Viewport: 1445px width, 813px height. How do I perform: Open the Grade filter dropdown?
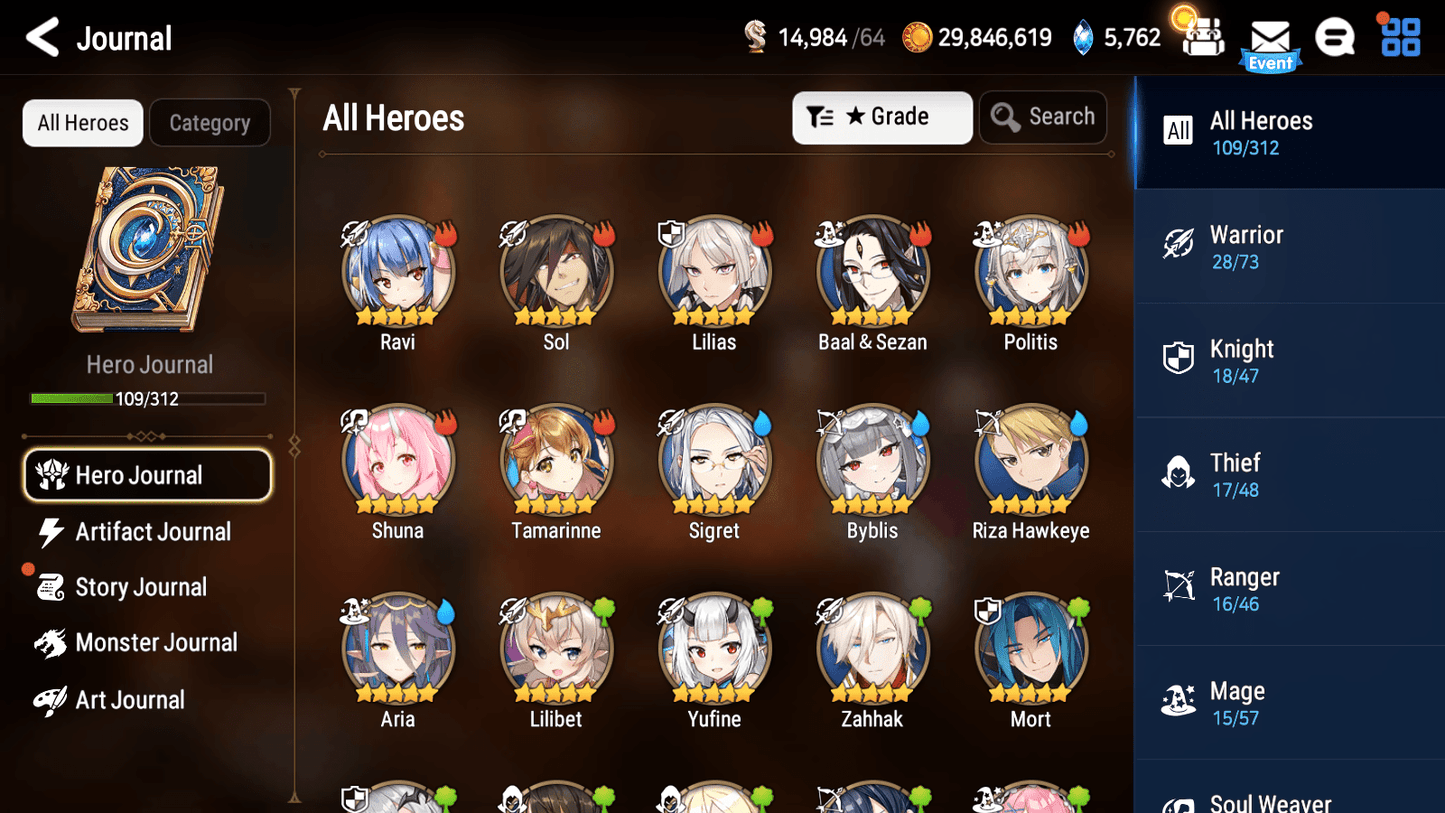(882, 117)
